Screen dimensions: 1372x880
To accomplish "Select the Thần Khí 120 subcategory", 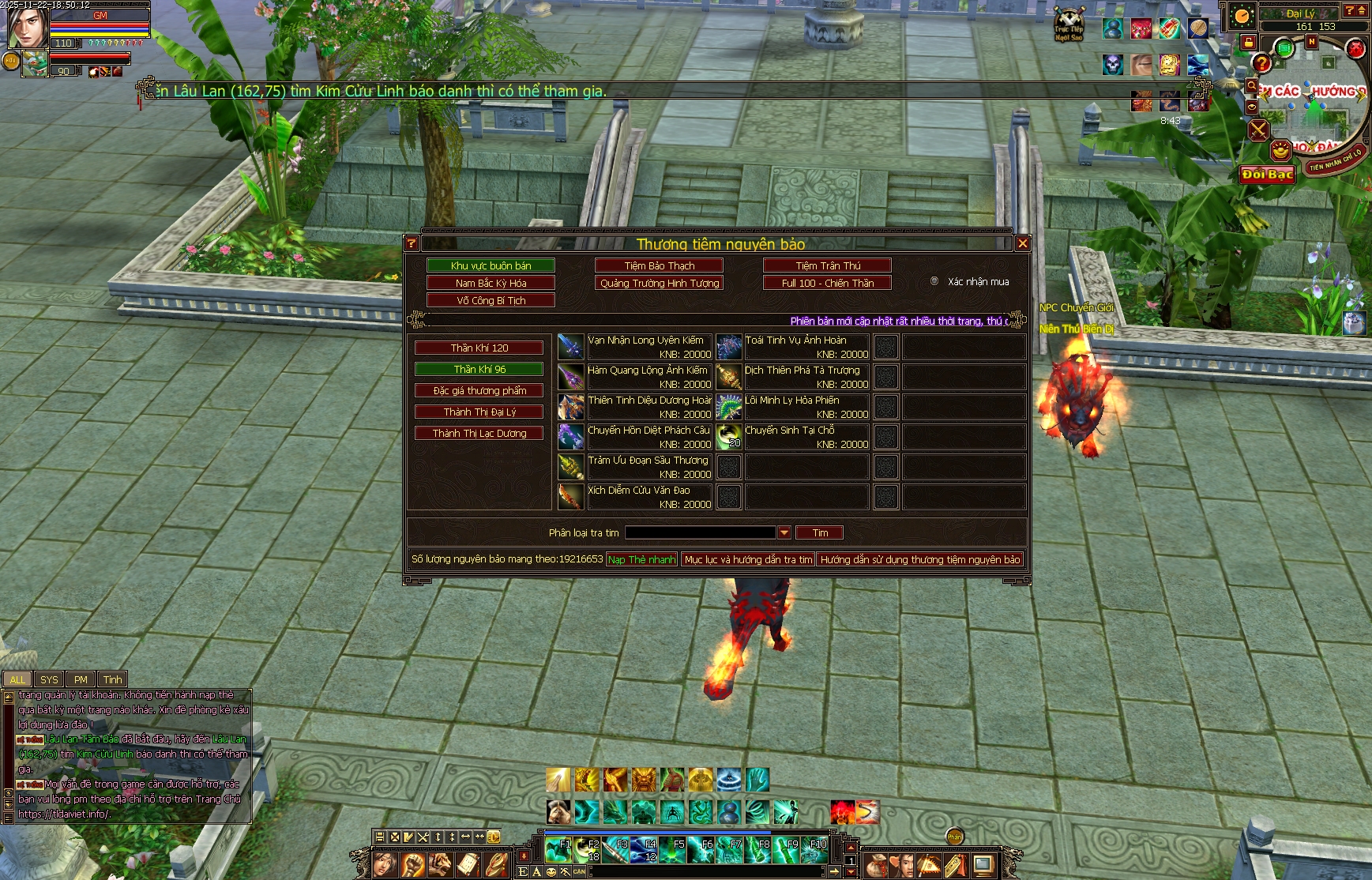I will pos(479,348).
